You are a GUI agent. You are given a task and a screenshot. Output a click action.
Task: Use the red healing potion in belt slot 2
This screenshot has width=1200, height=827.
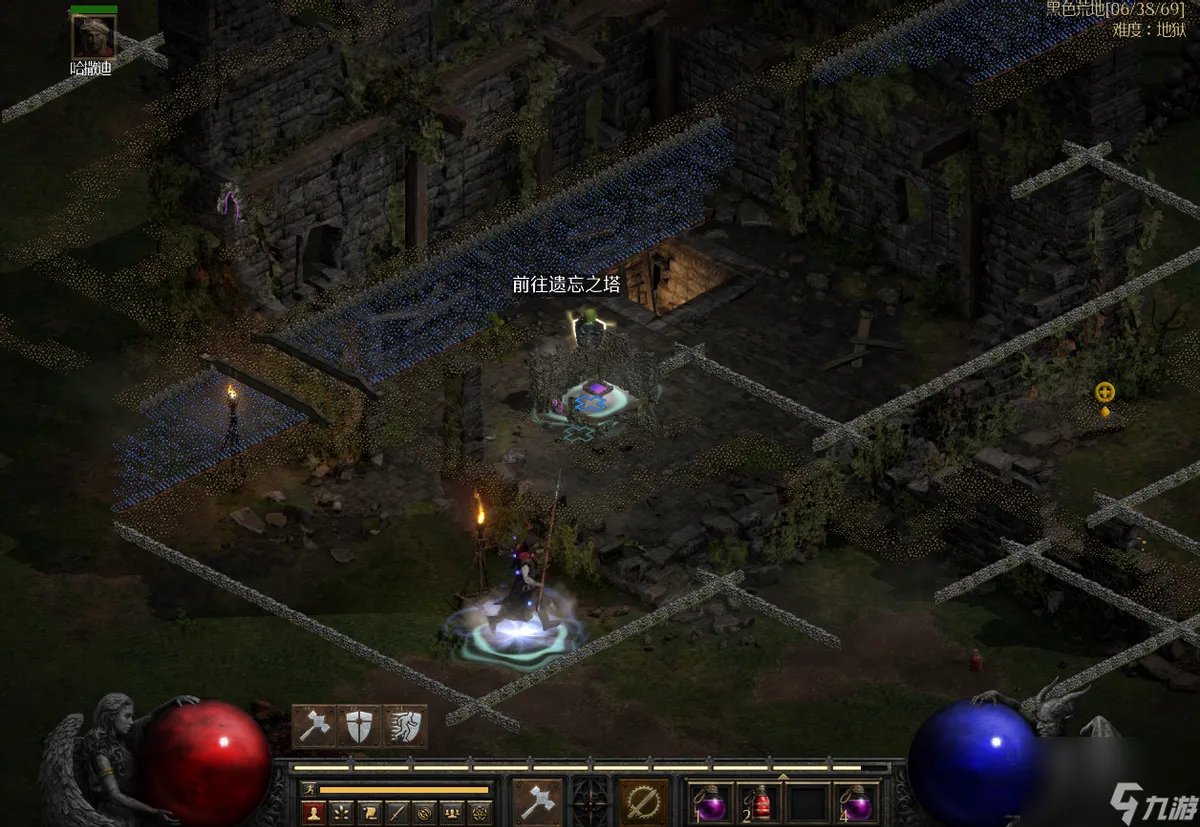pyautogui.click(x=760, y=803)
